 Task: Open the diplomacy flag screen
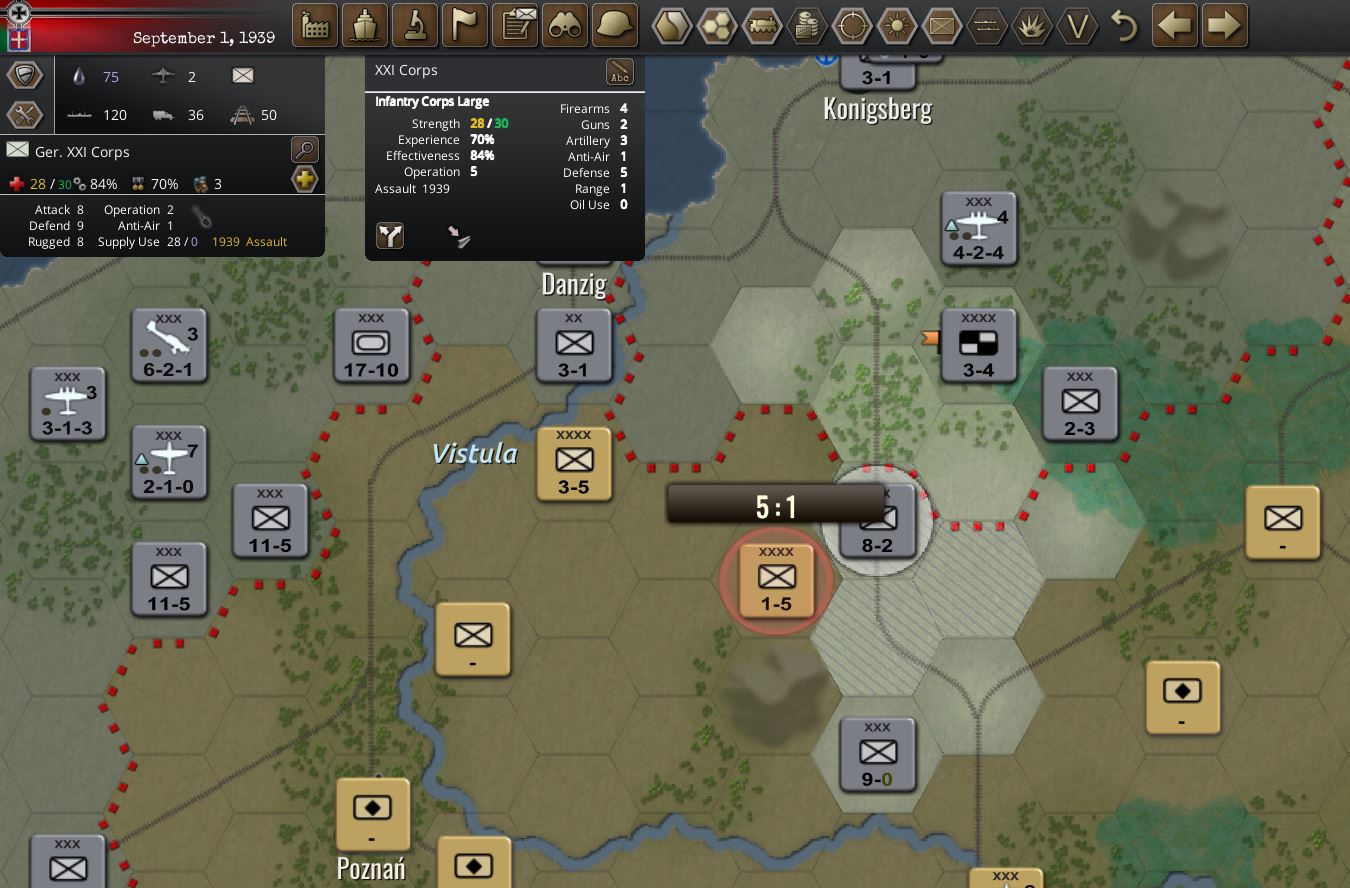[464, 25]
